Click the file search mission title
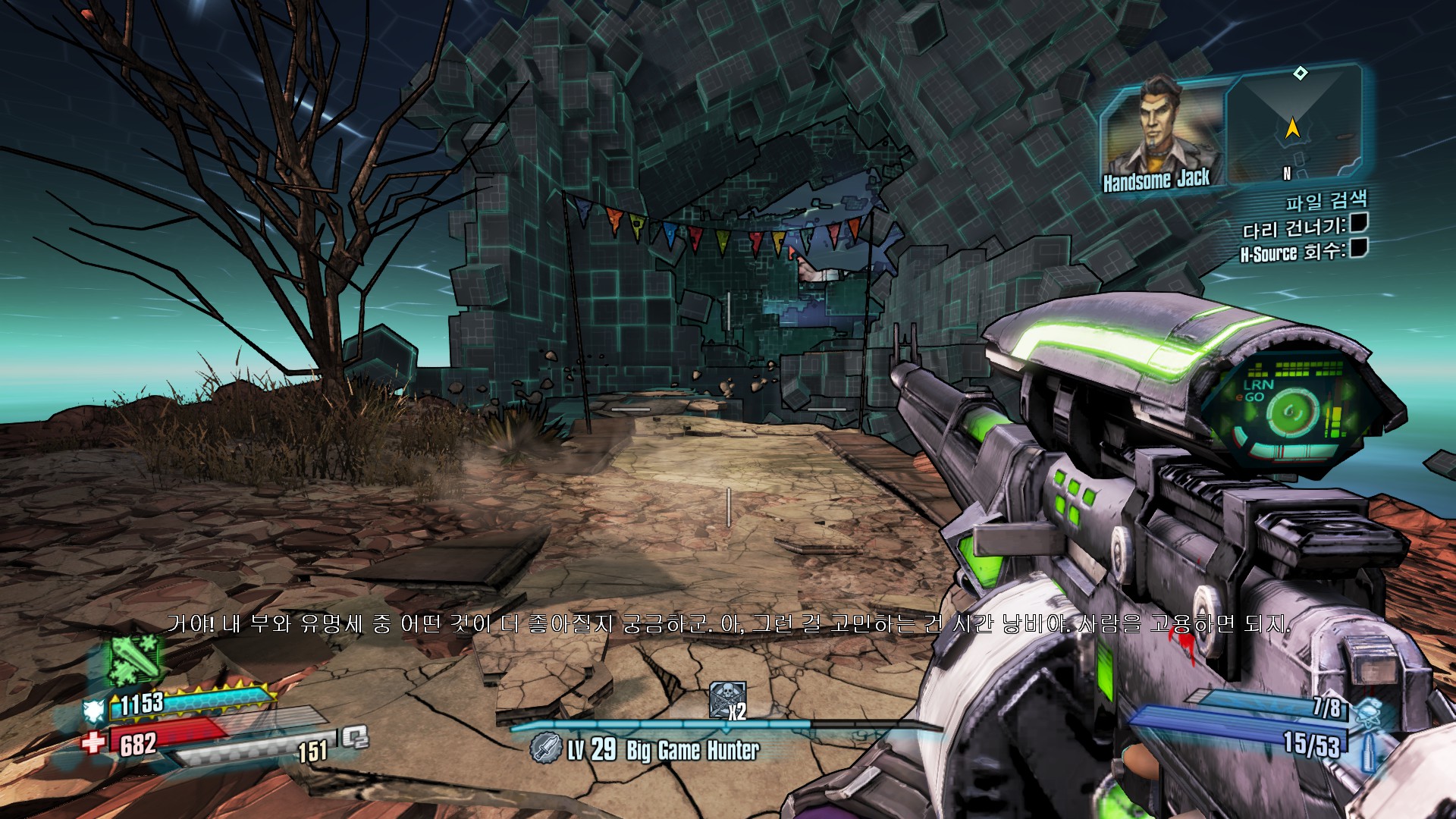Image resolution: width=1456 pixels, height=819 pixels. (x=1326, y=201)
